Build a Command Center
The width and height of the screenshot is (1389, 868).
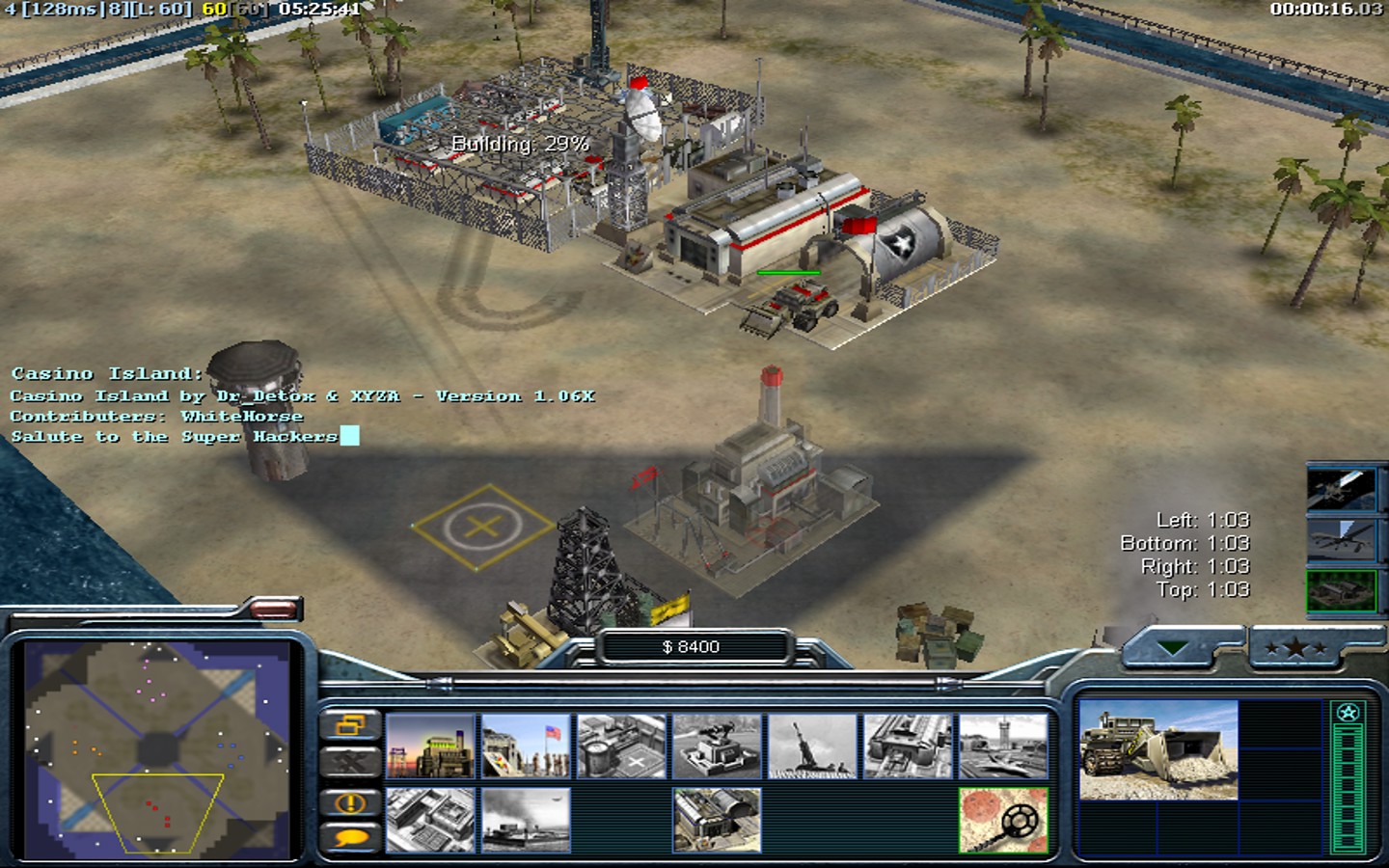click(x=717, y=820)
